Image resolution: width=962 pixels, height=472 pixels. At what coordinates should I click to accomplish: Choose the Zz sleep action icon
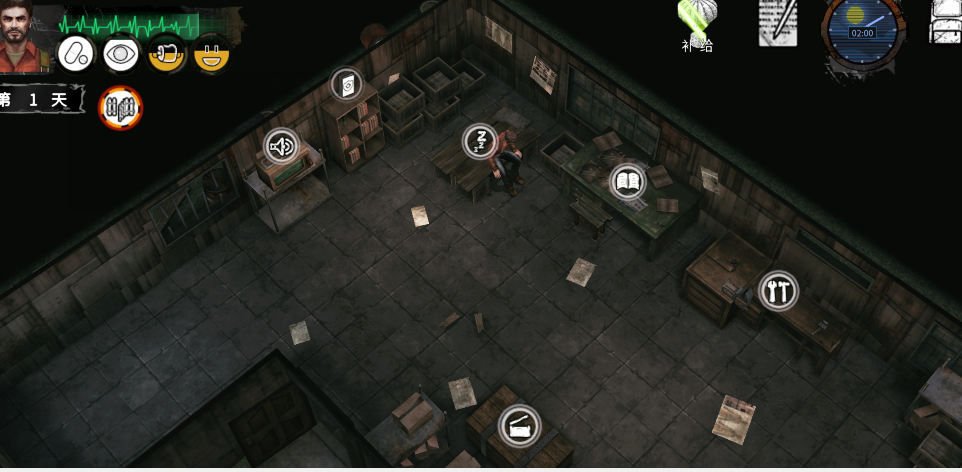(x=480, y=141)
